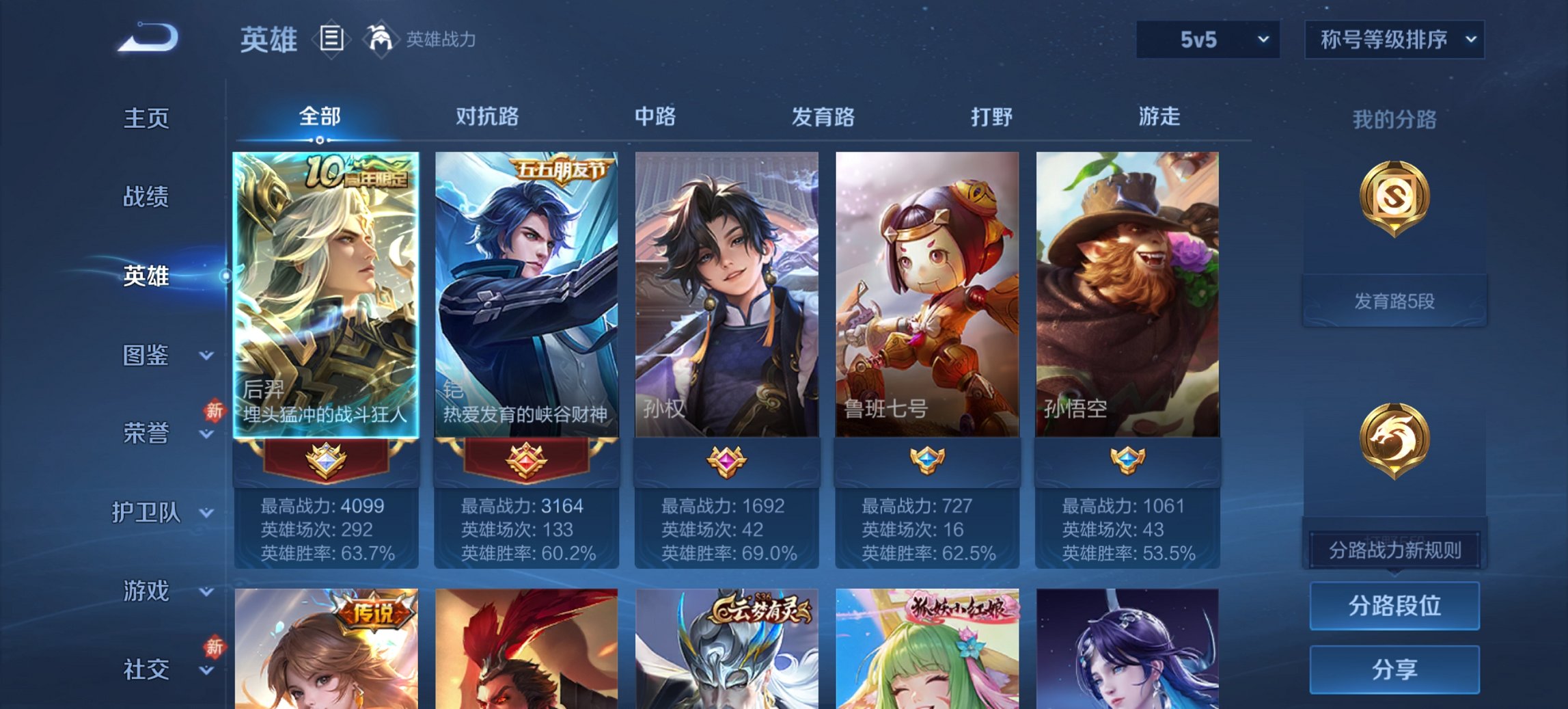
Task: Click the 英雄战力 emblem icon
Action: [381, 39]
